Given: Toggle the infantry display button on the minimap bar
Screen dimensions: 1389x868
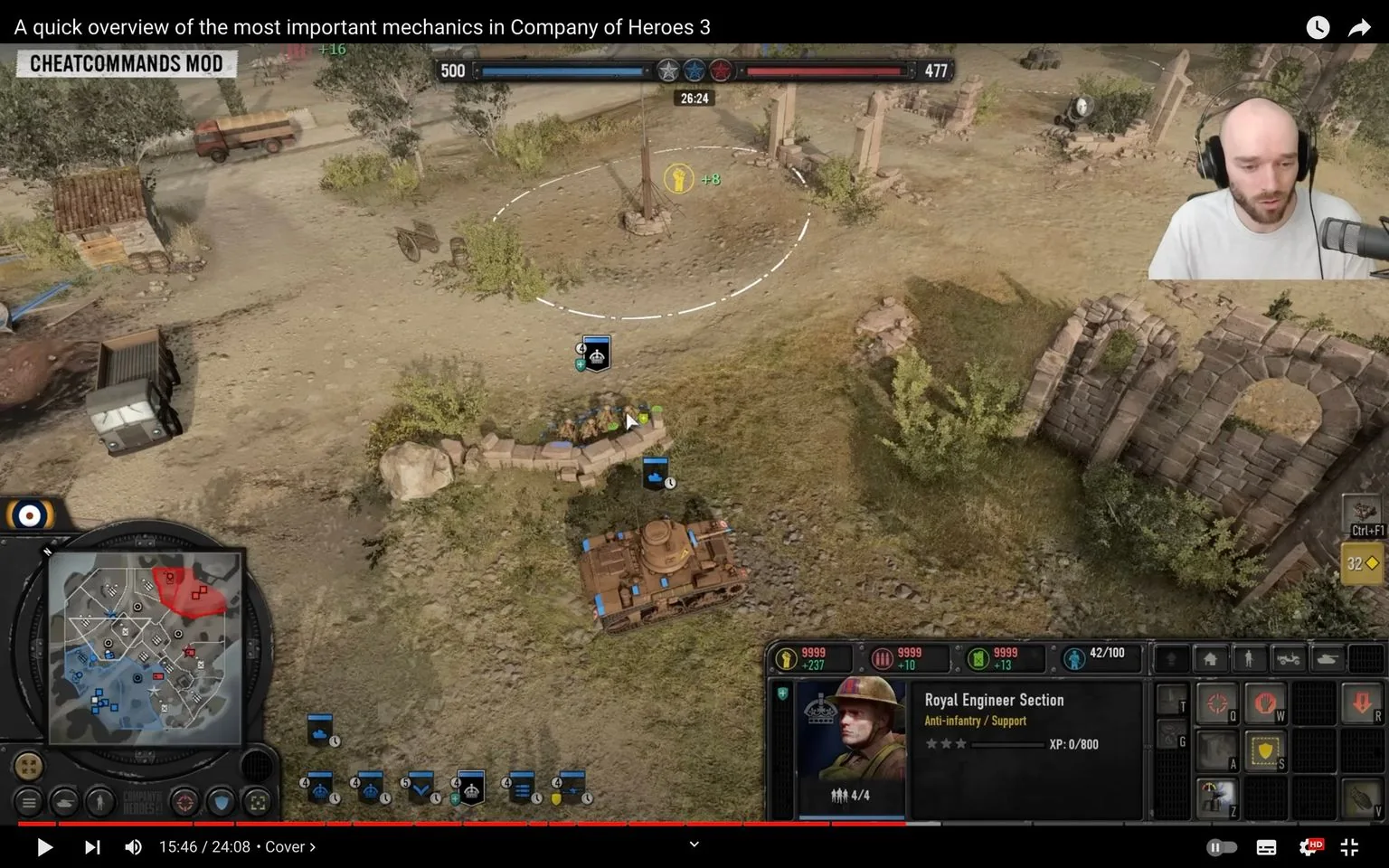Looking at the screenshot, I should pos(101,802).
